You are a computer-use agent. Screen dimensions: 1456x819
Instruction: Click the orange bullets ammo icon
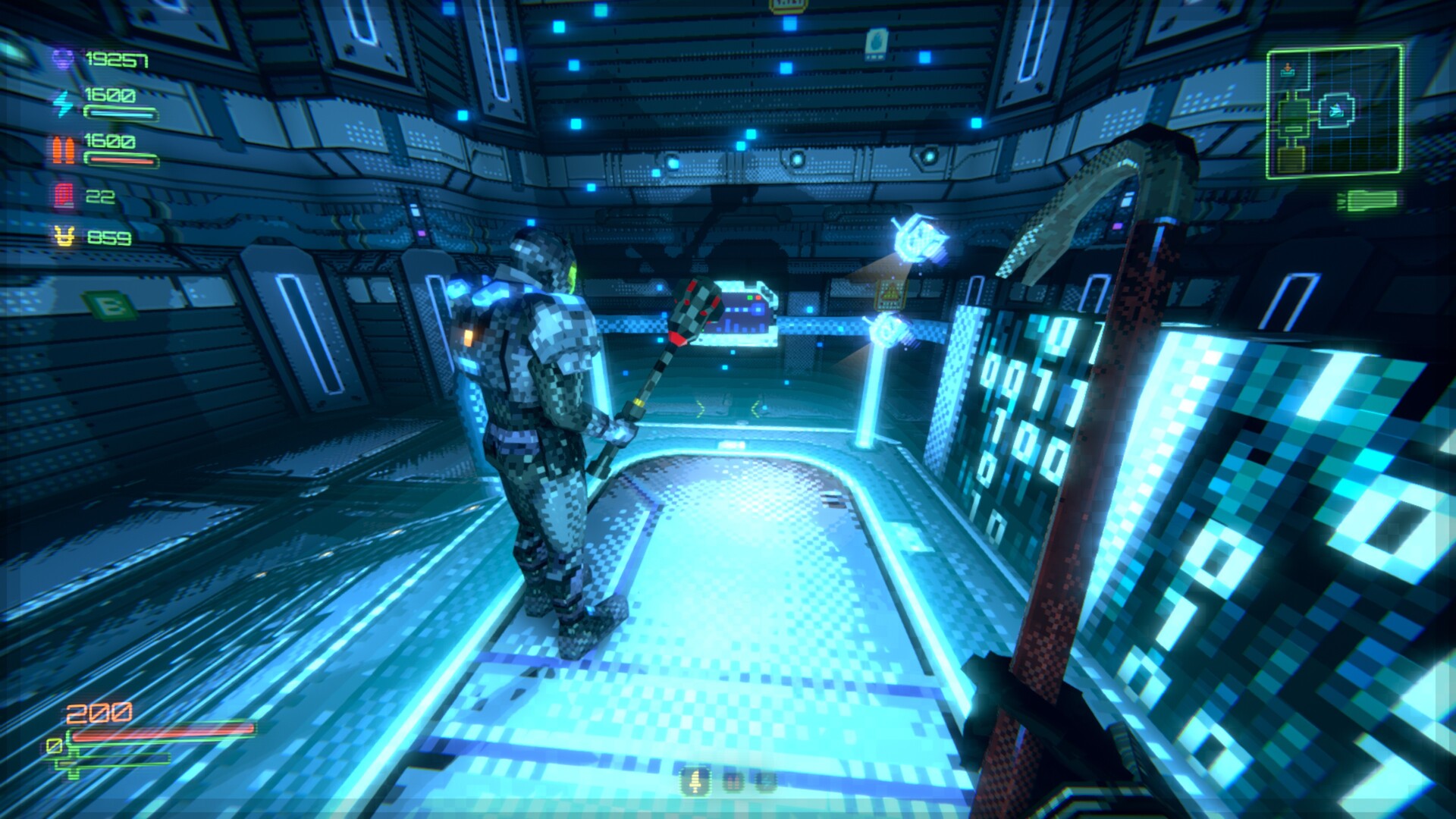[64, 149]
